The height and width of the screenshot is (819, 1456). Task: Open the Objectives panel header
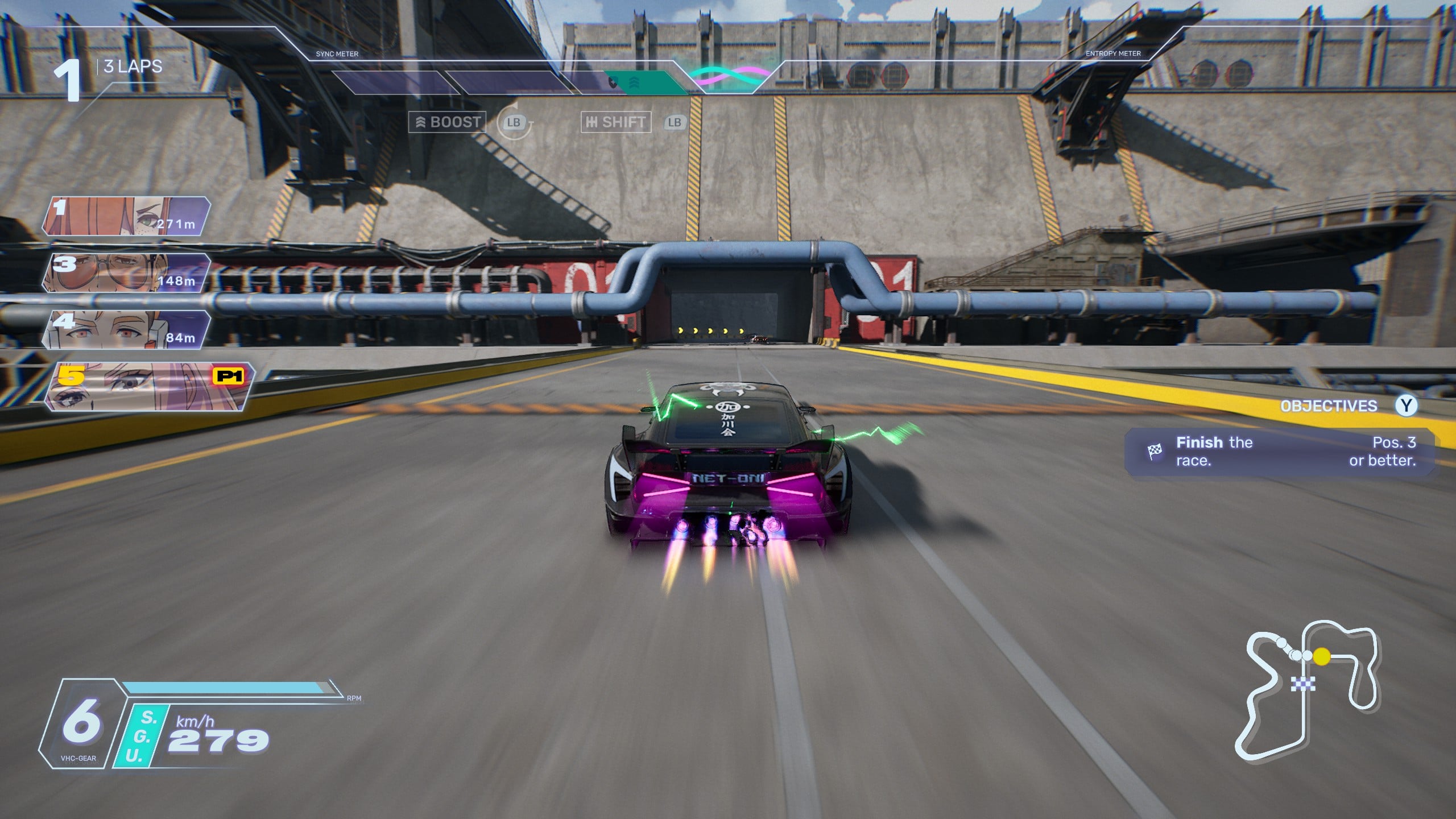click(1329, 406)
